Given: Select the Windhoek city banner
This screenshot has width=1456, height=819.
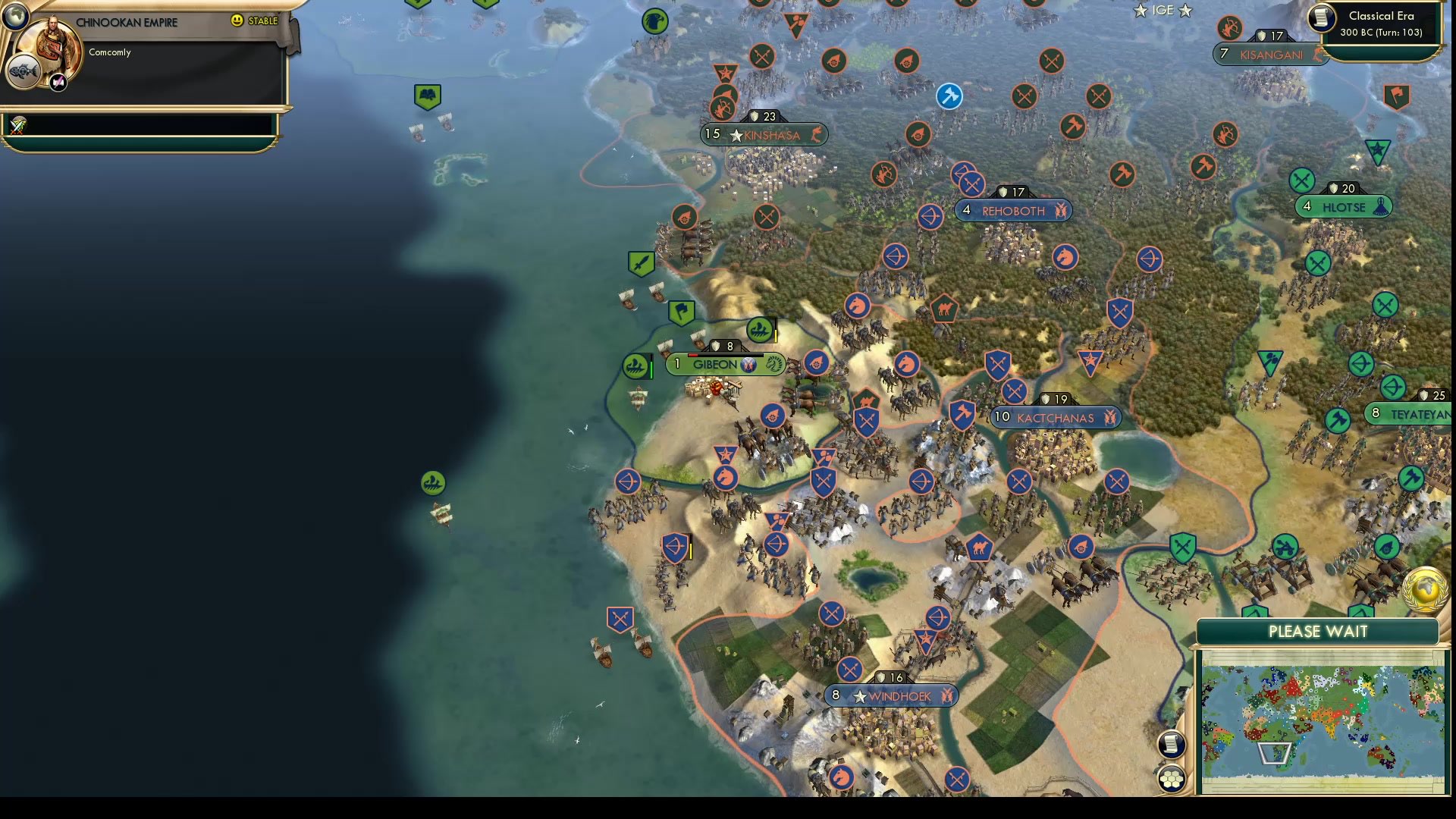Looking at the screenshot, I should 891,694.
